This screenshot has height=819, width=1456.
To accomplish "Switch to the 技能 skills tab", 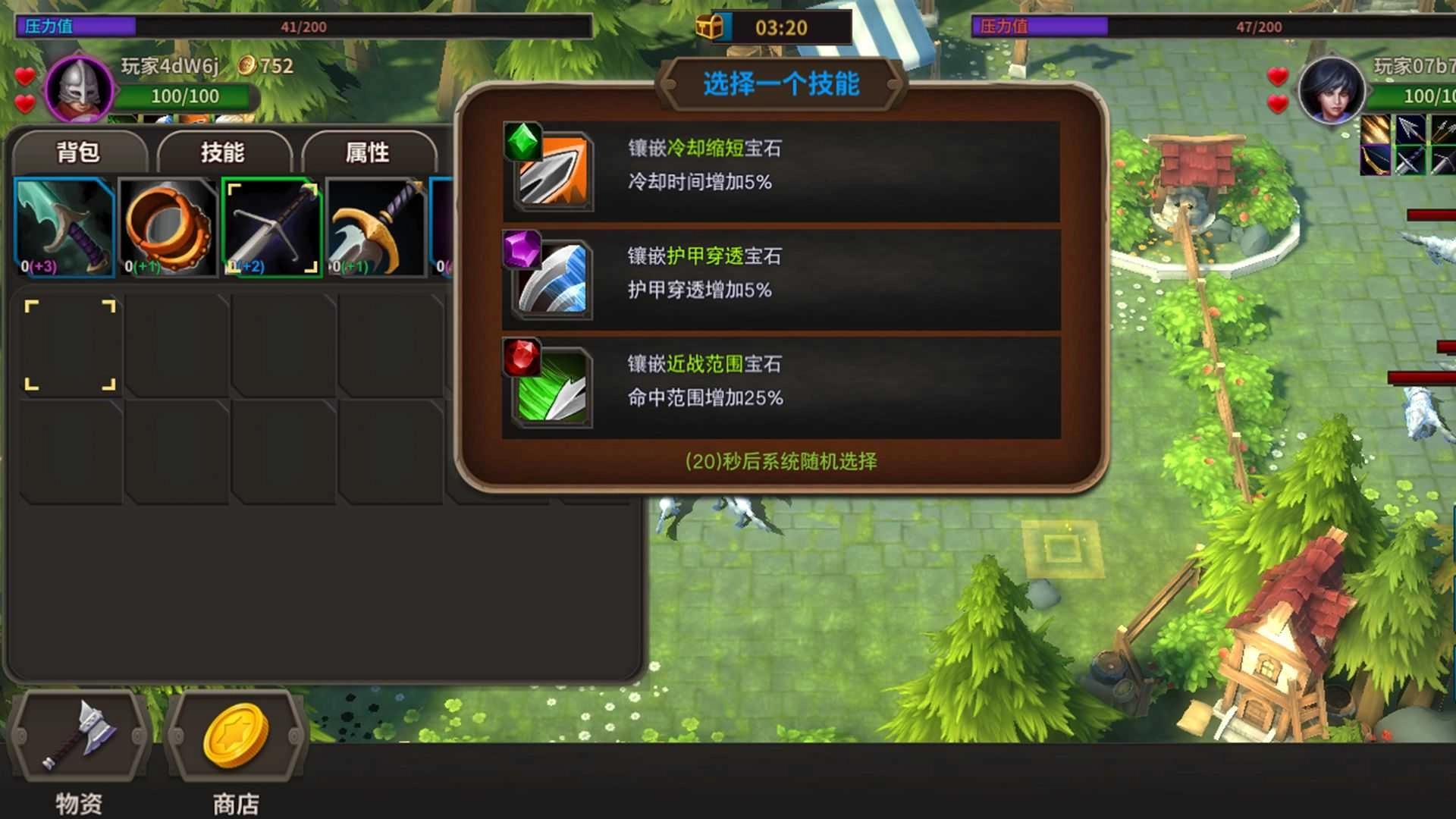I will 224,152.
